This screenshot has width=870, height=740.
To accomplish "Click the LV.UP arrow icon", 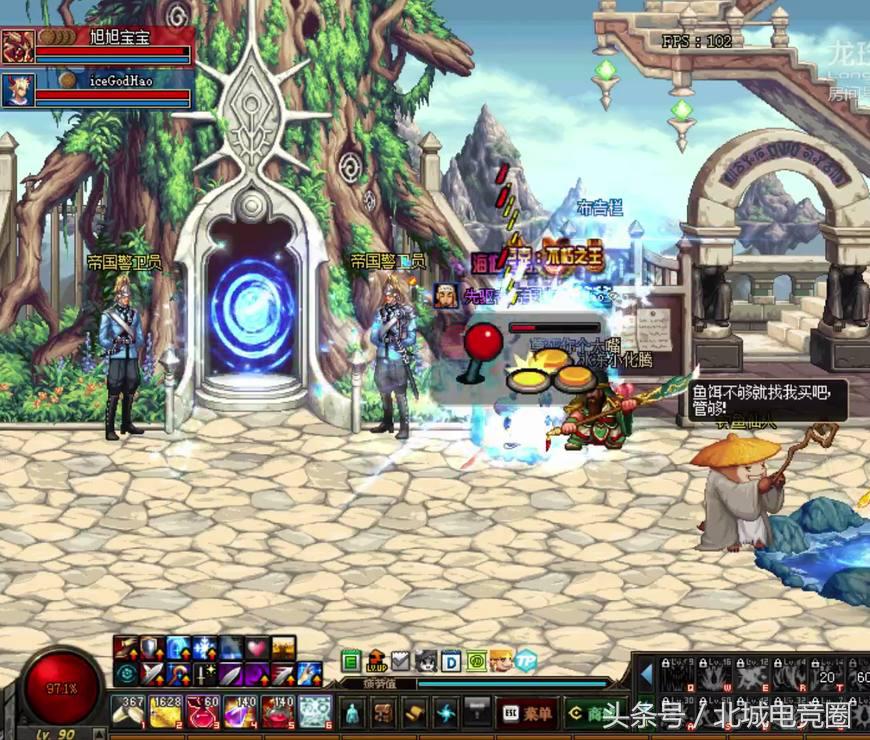I will click(x=376, y=661).
